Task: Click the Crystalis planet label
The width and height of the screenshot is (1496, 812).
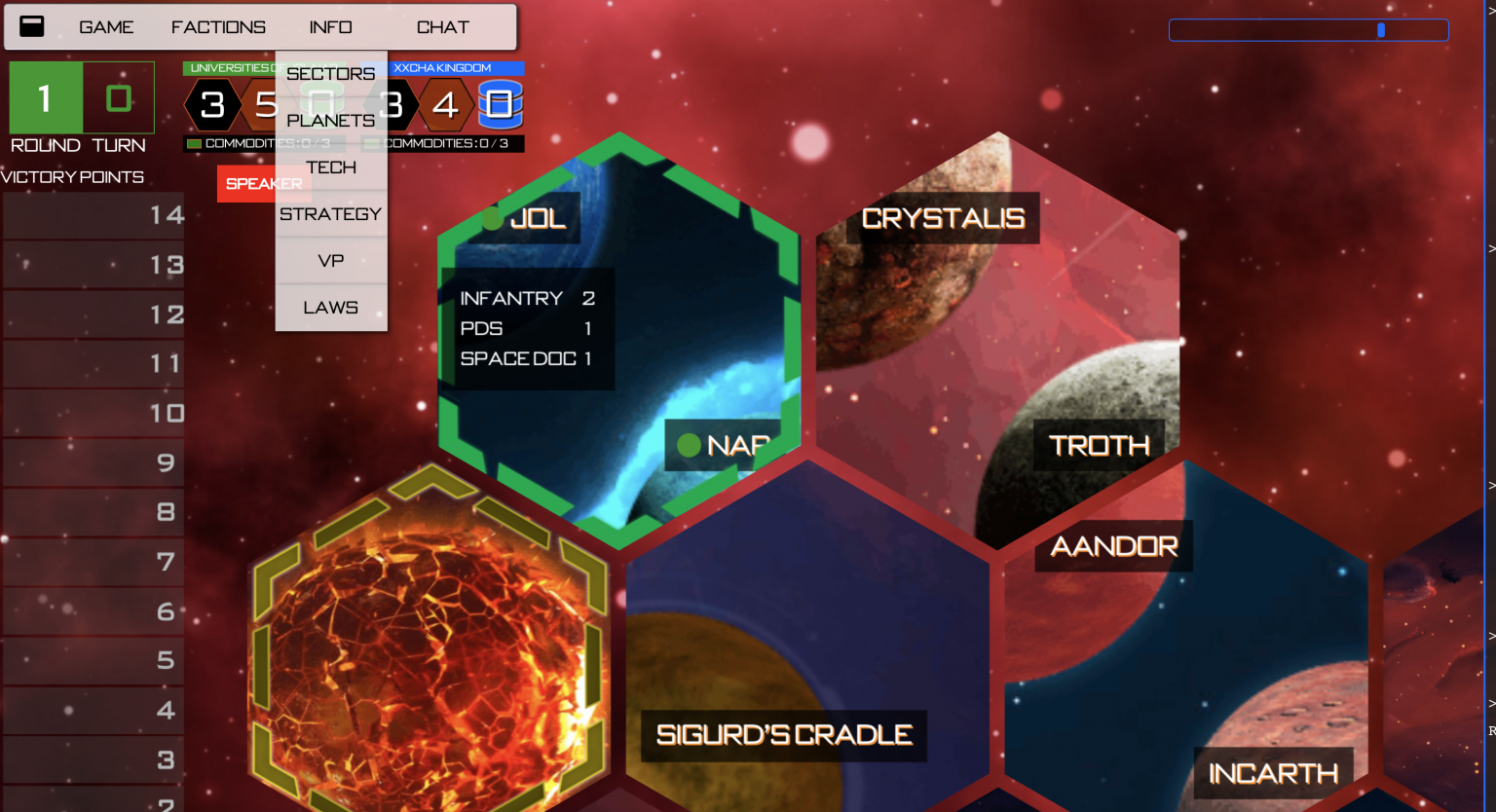Action: (943, 219)
